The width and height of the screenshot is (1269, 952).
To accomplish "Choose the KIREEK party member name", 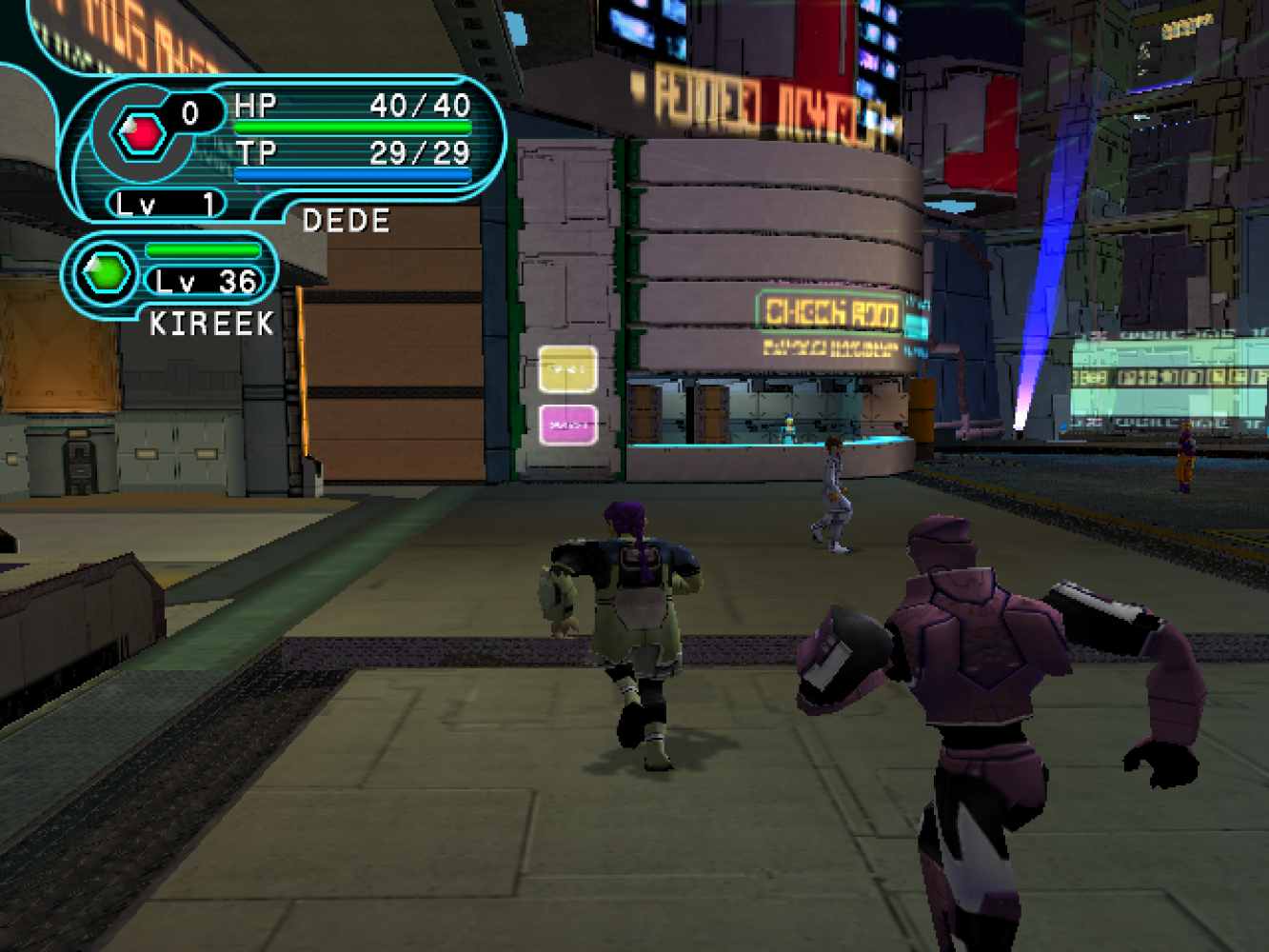I will pyautogui.click(x=211, y=325).
